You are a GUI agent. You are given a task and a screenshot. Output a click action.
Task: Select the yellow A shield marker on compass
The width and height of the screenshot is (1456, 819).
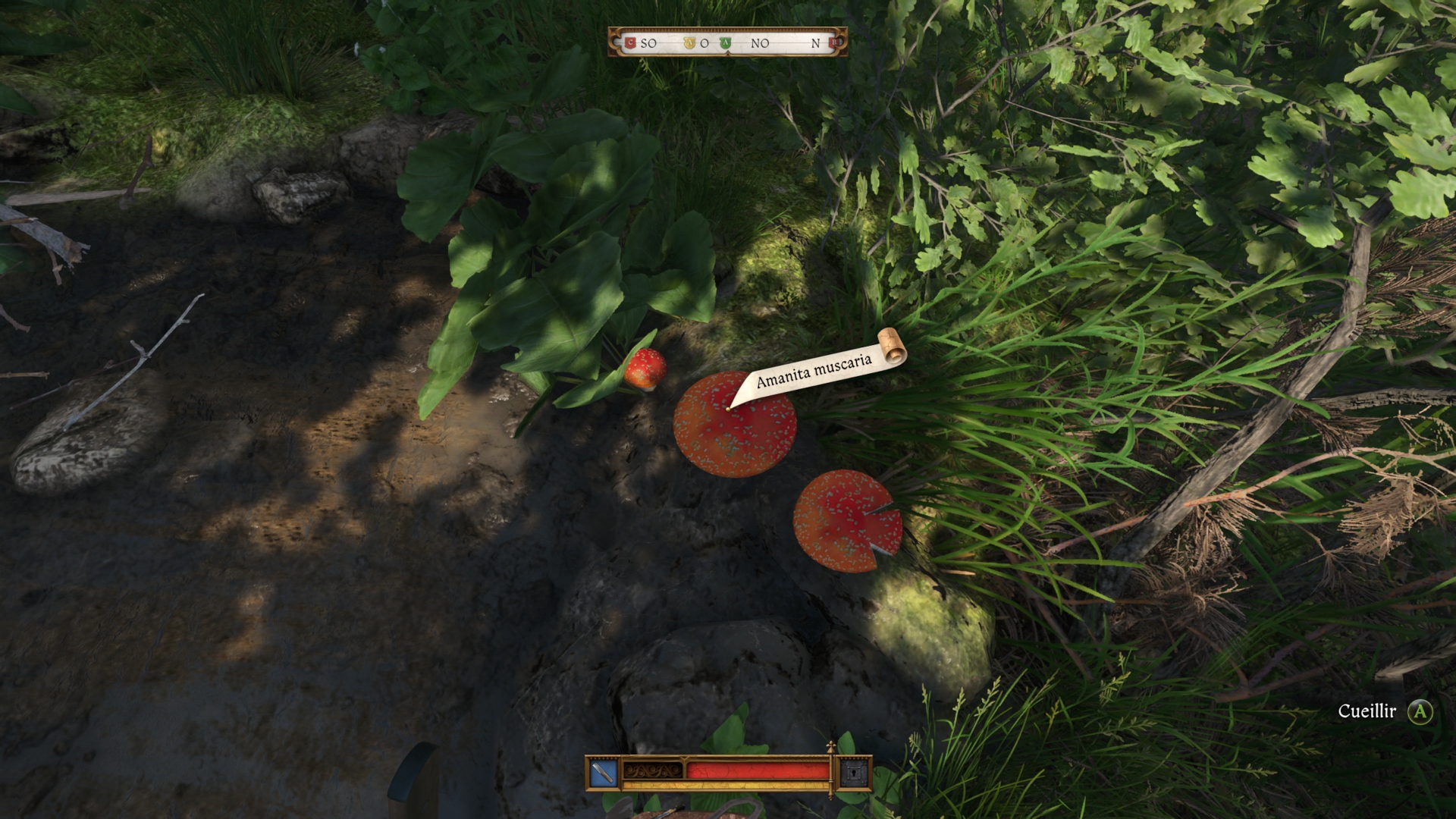[x=689, y=43]
